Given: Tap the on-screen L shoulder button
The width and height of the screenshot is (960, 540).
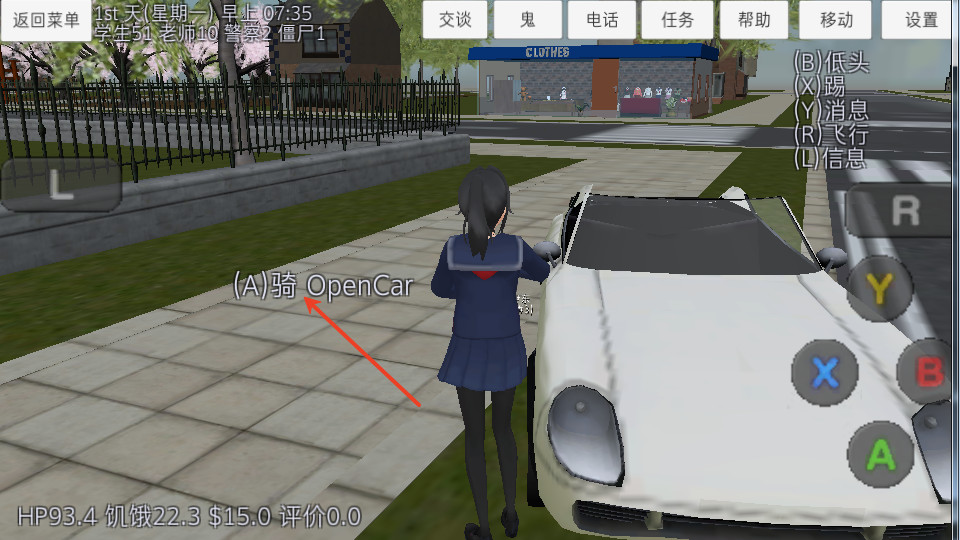Looking at the screenshot, I should [61, 186].
